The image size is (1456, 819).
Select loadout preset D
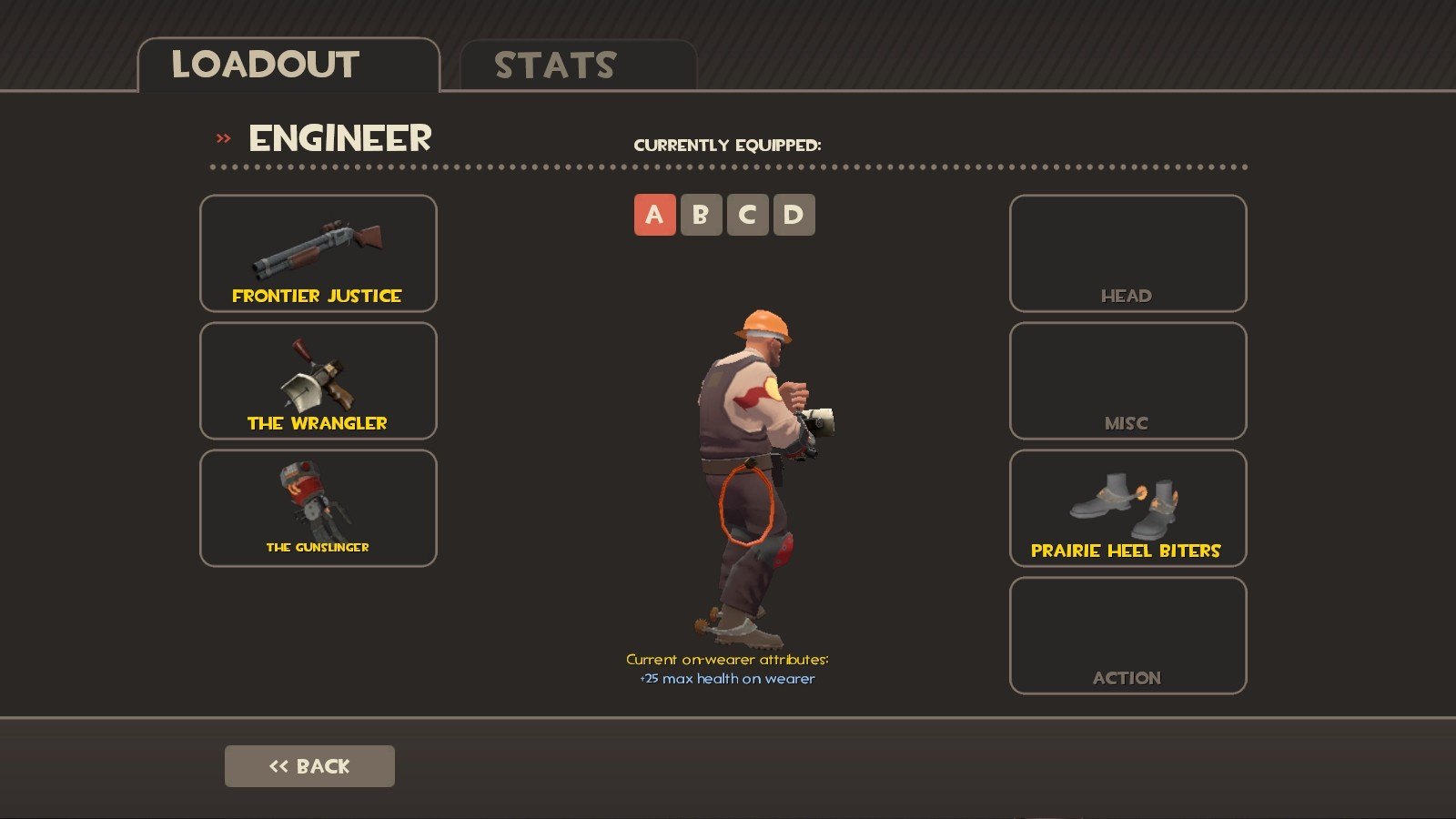point(794,215)
